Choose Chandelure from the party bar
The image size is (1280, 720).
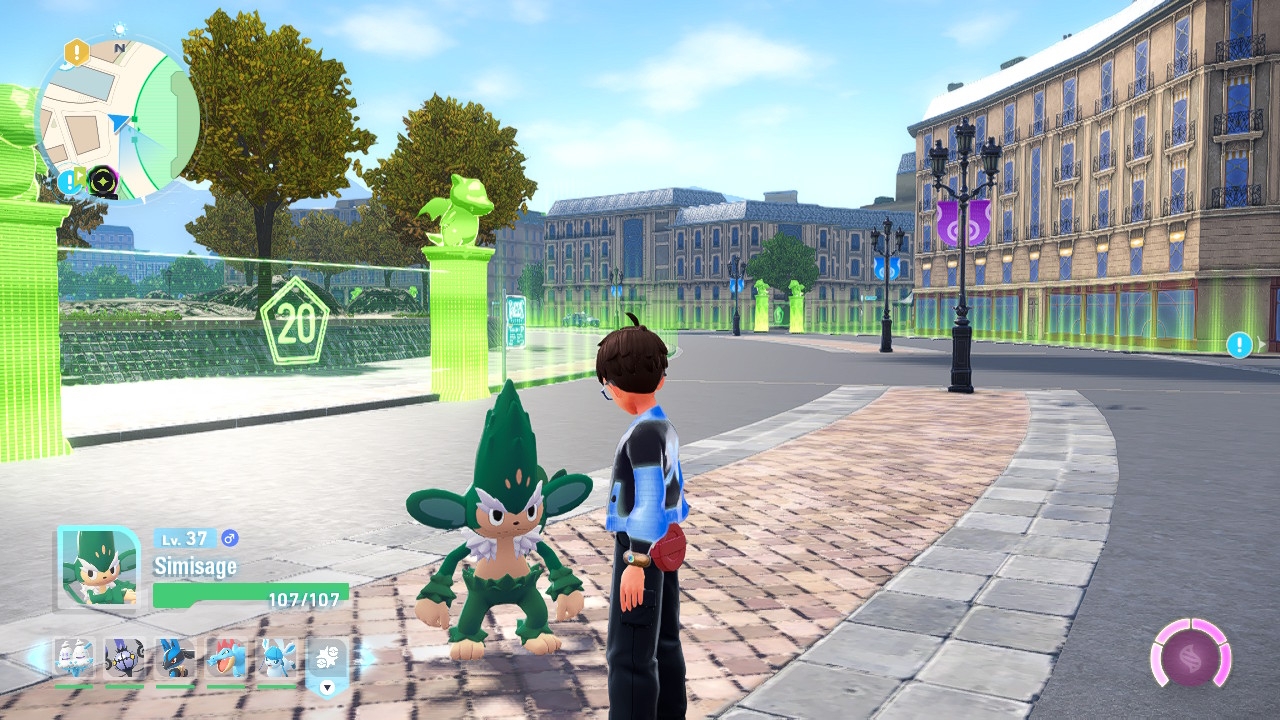coord(124,660)
